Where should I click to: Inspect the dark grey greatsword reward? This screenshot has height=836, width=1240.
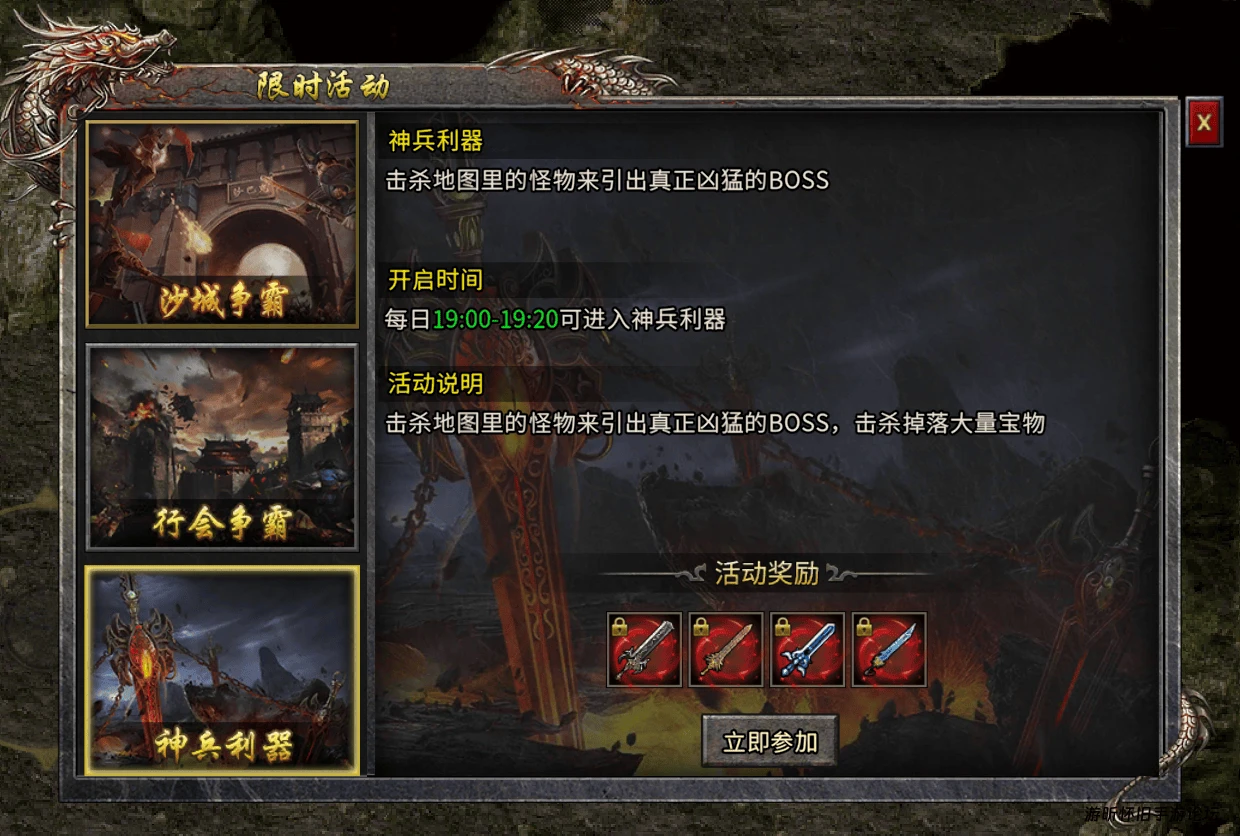(x=644, y=650)
